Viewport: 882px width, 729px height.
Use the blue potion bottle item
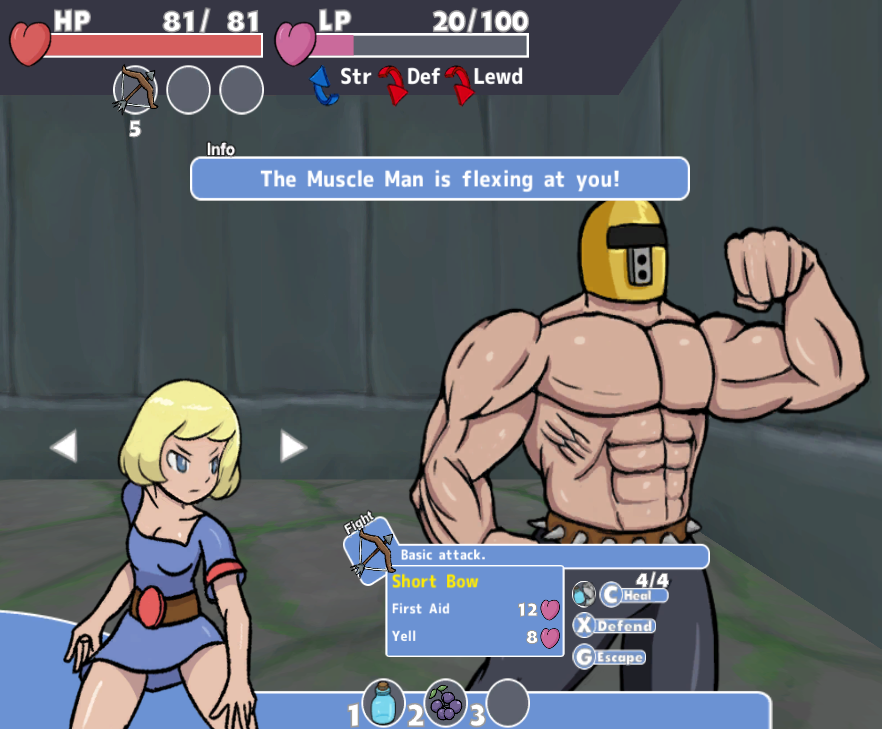(x=383, y=704)
